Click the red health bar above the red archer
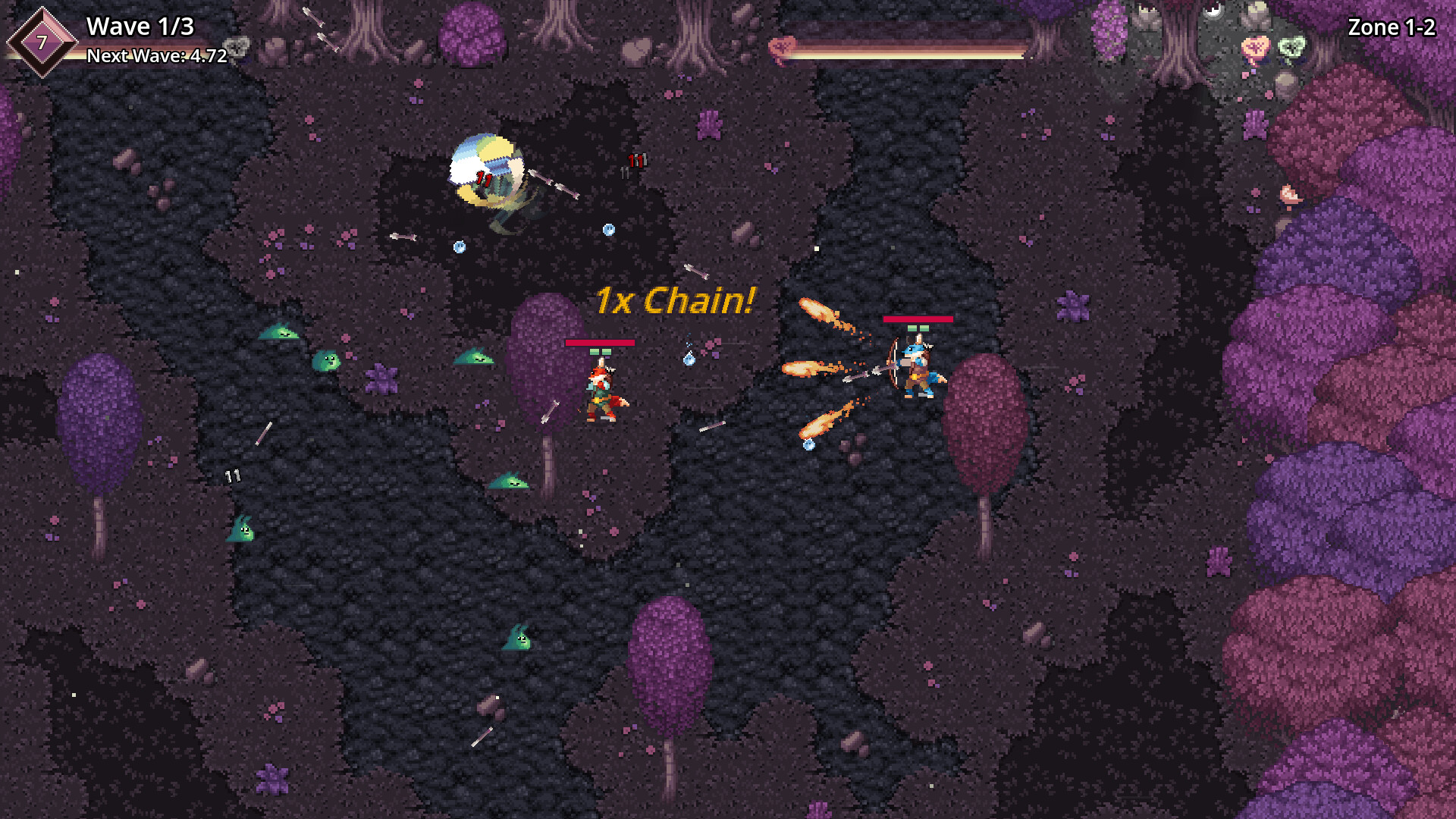The image size is (1456, 819). click(x=599, y=342)
